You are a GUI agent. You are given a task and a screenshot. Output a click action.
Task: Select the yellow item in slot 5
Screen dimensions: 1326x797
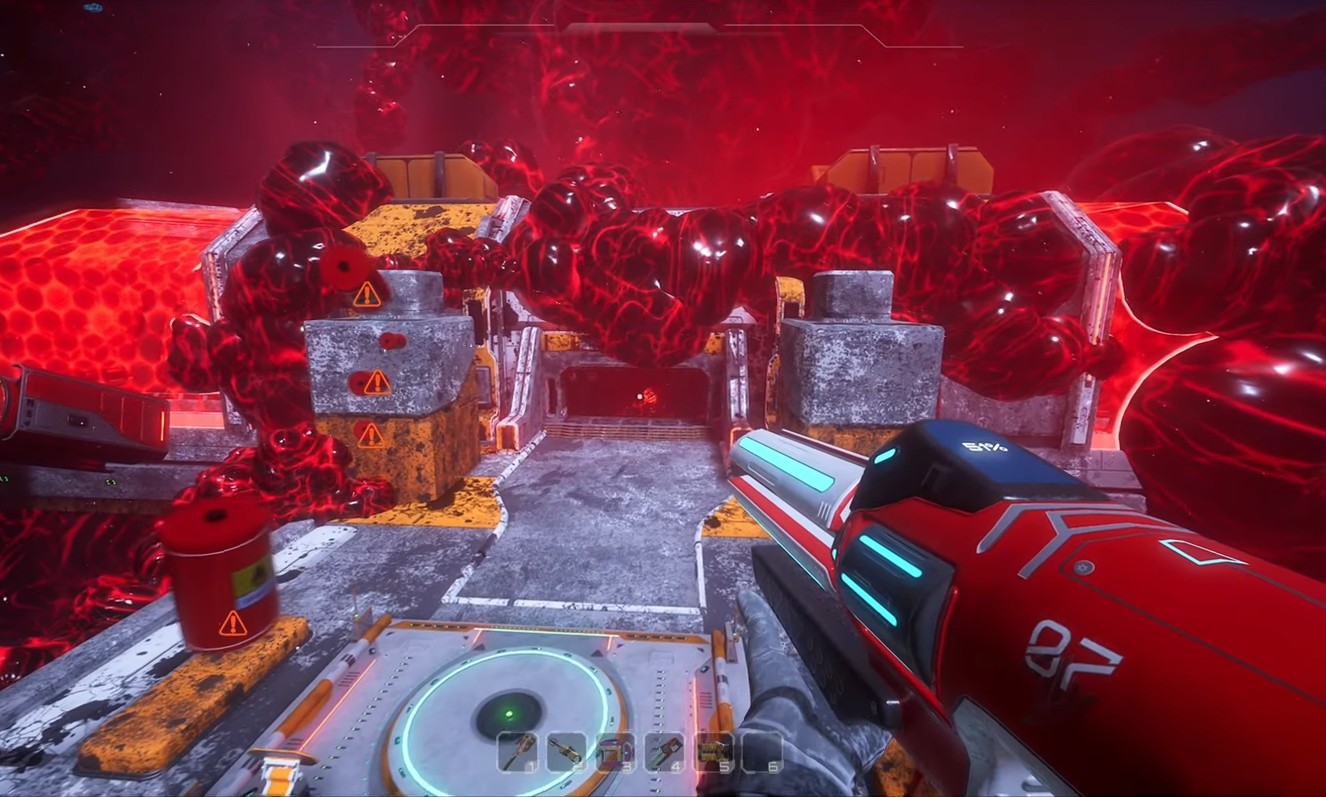[712, 751]
